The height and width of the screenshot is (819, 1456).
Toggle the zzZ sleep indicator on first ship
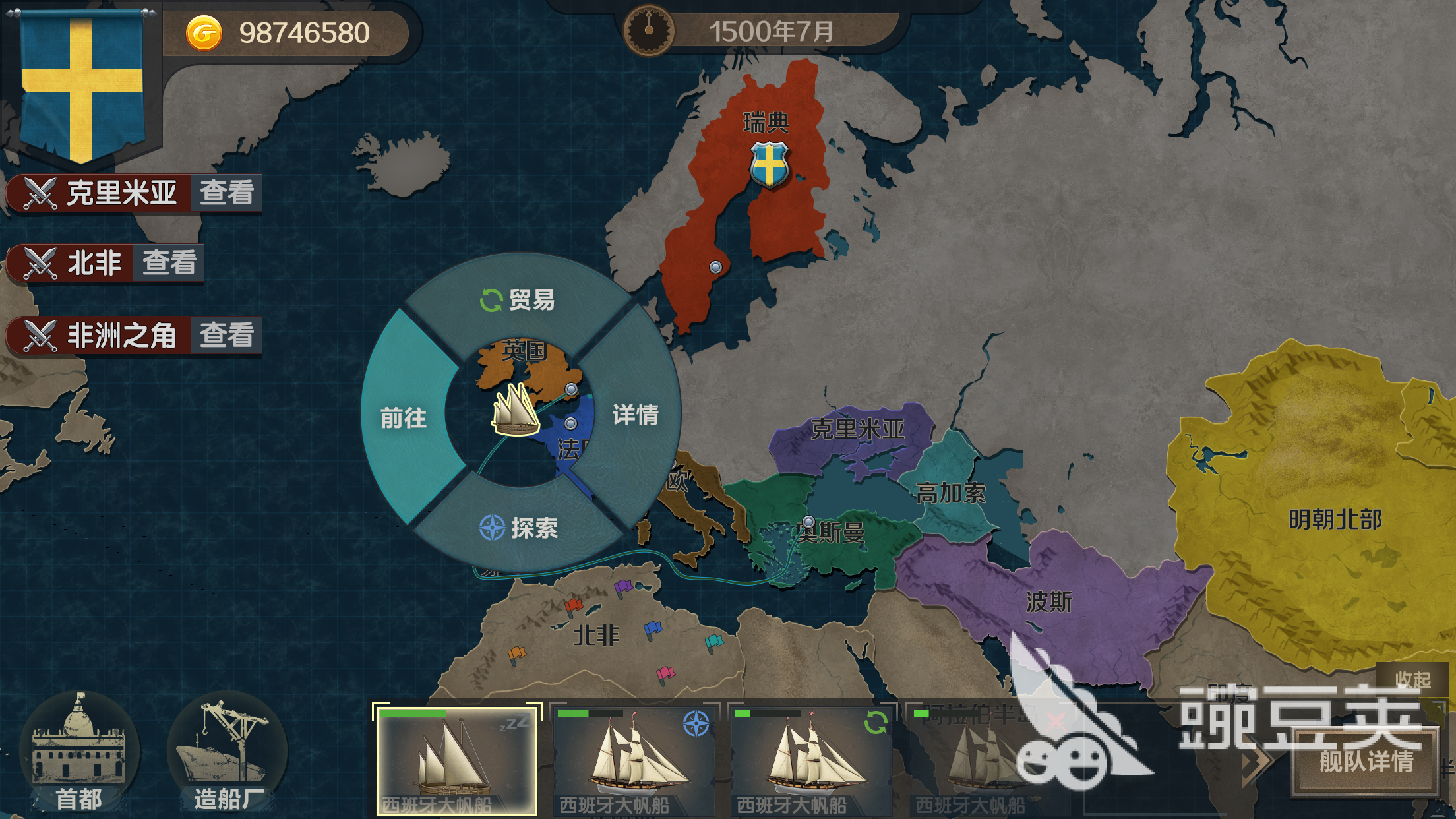[516, 724]
